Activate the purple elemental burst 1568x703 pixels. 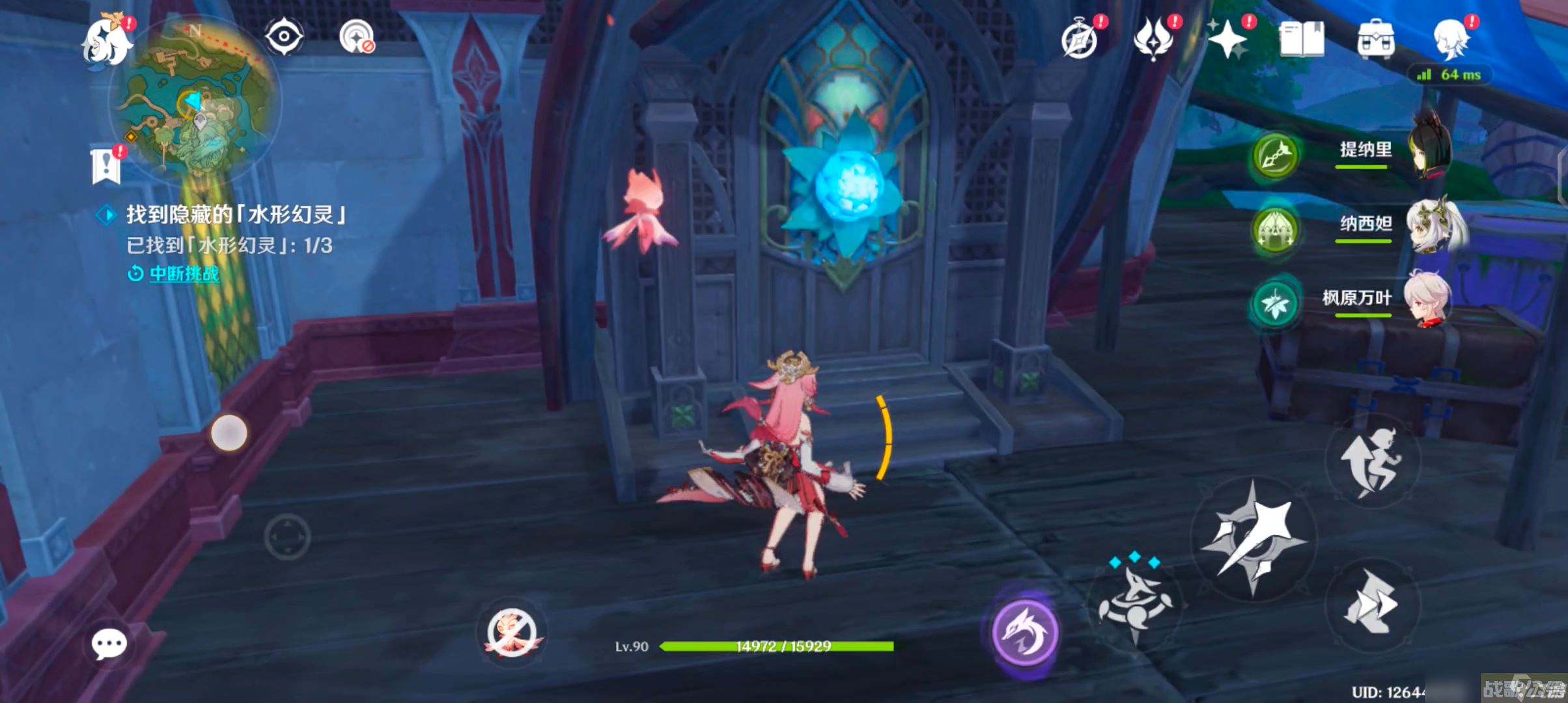pyautogui.click(x=1024, y=633)
